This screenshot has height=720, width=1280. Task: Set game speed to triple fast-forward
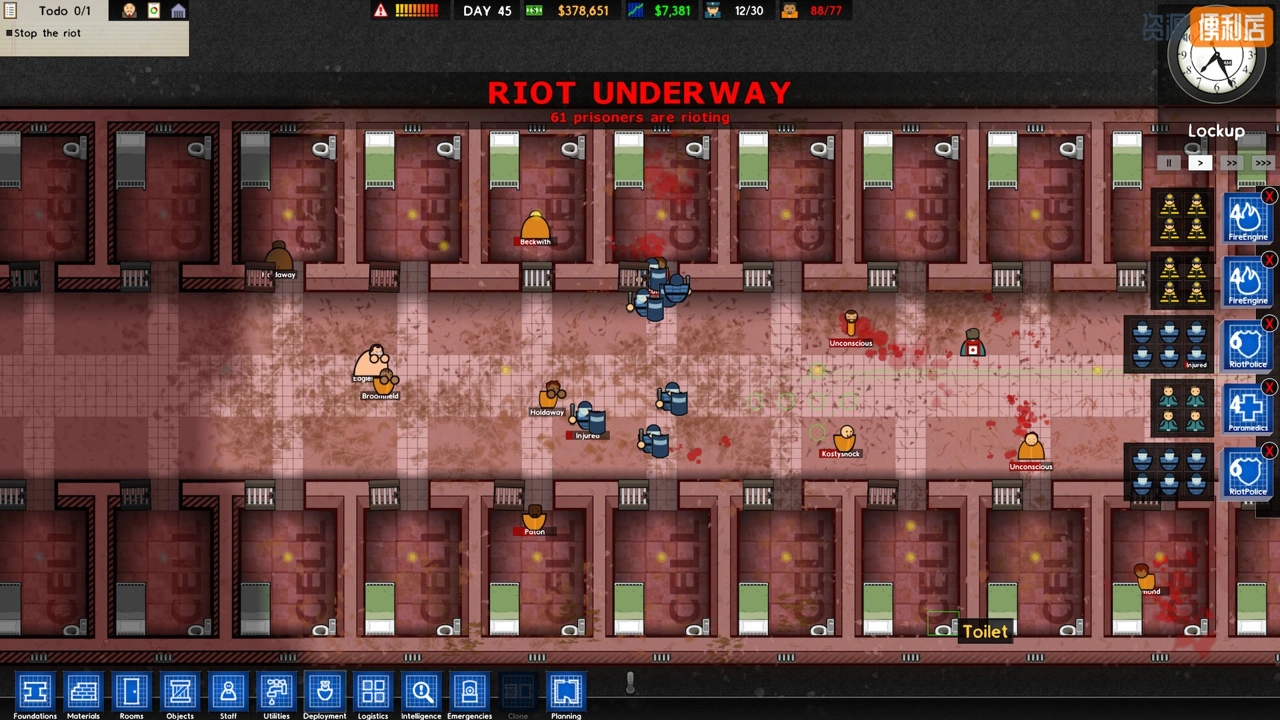pyautogui.click(x=1263, y=163)
